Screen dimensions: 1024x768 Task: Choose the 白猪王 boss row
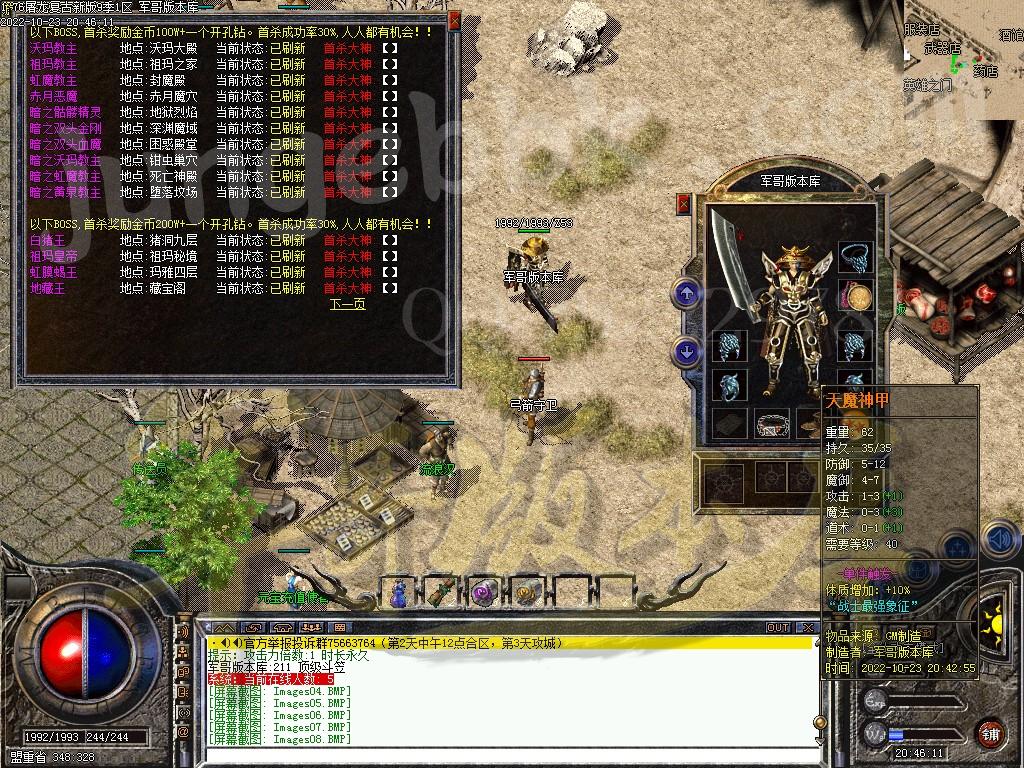click(47, 240)
